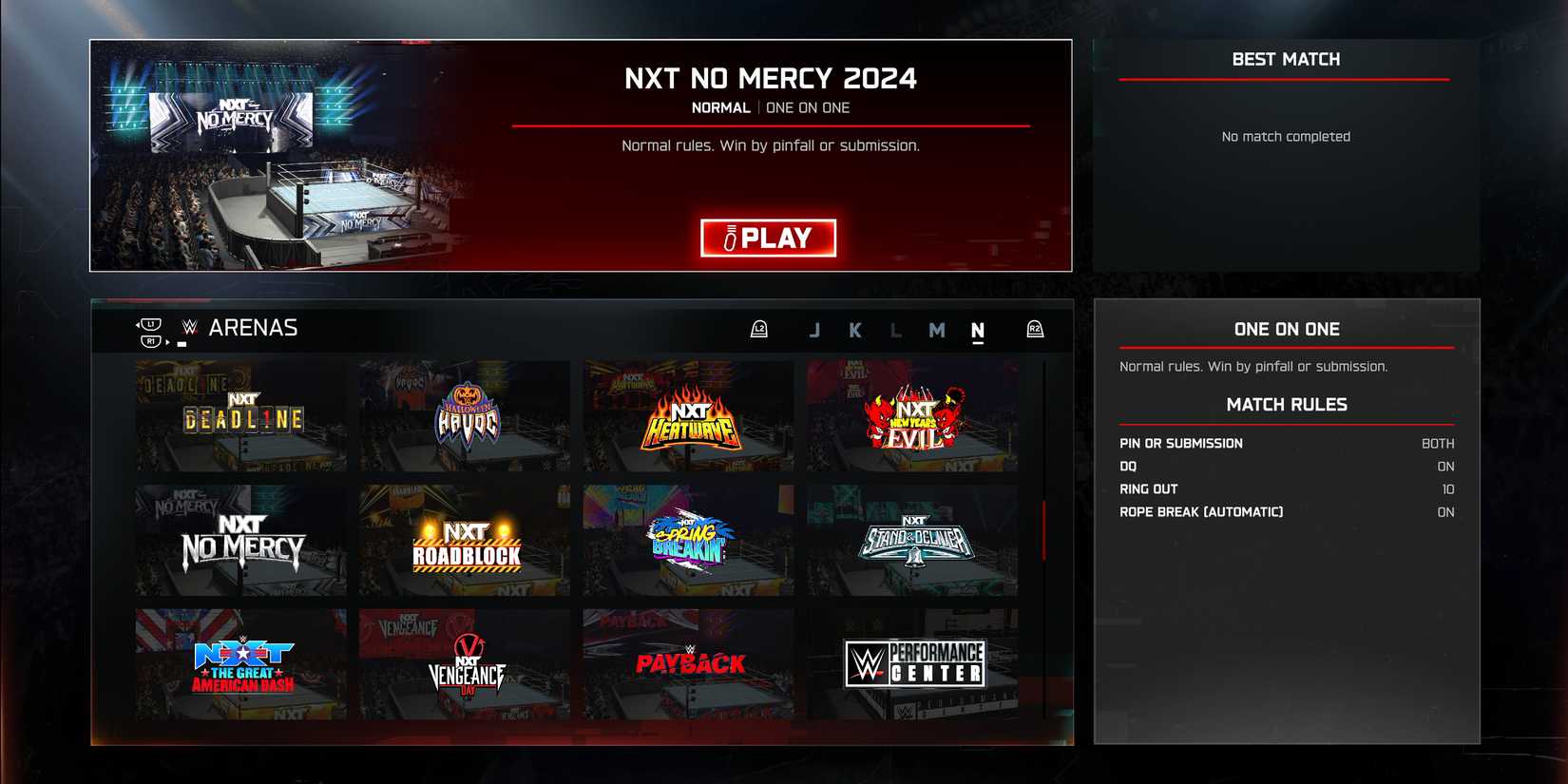Select the New Year's Evil devil logo
Screen dimensions: 1568x784
[911, 415]
